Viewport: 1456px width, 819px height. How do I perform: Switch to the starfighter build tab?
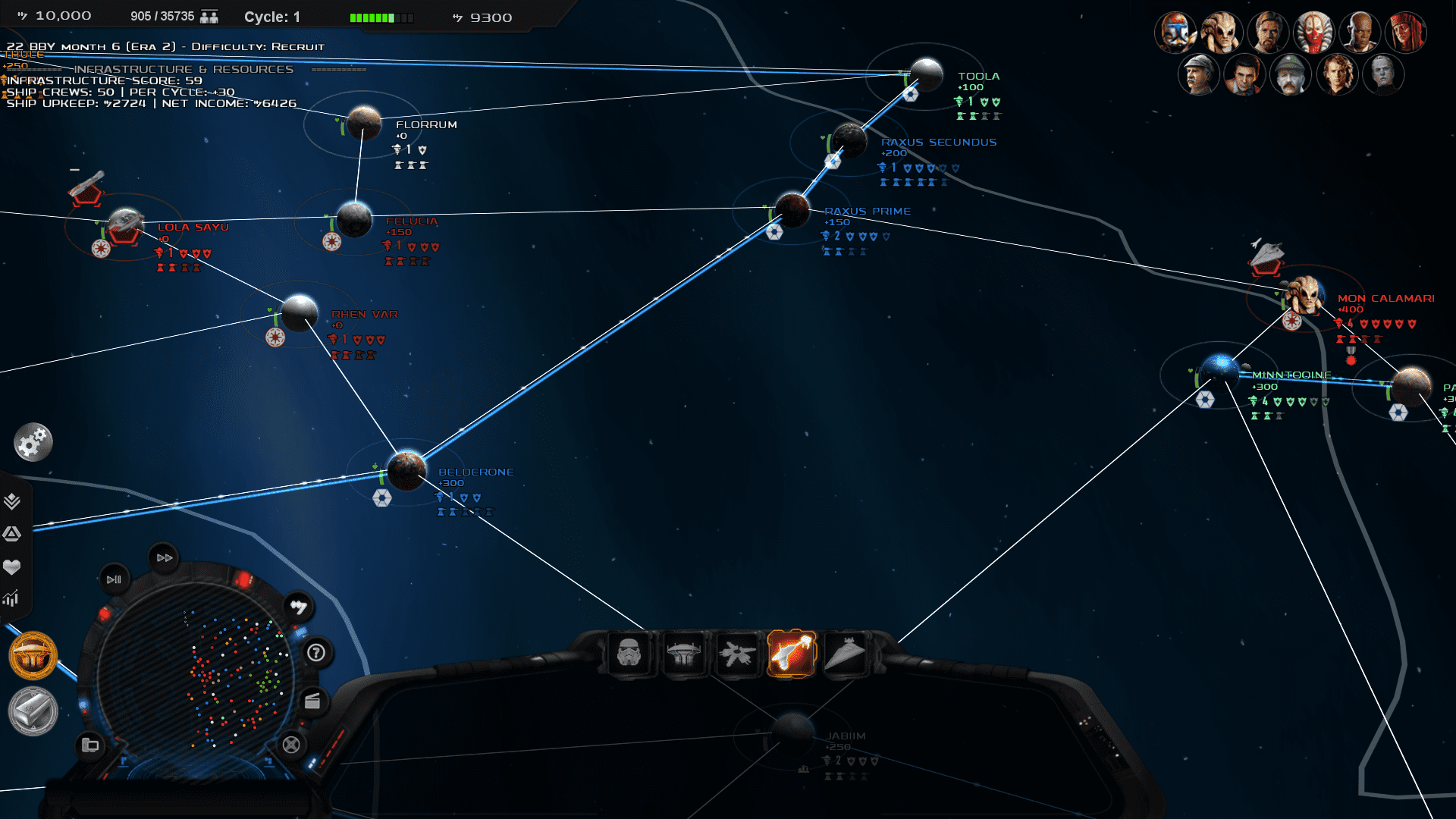pos(737,654)
